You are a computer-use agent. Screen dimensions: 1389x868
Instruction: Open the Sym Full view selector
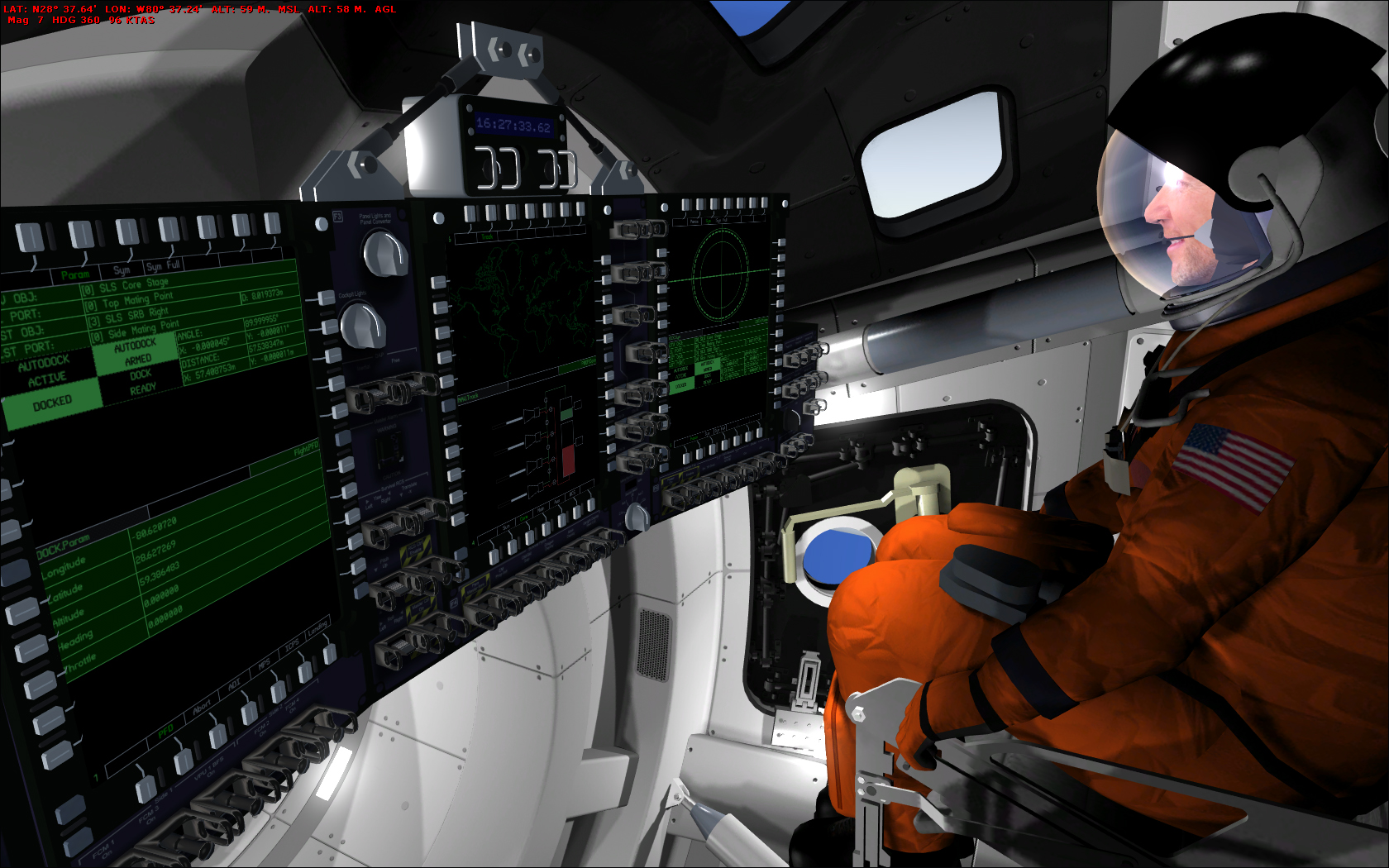163,265
